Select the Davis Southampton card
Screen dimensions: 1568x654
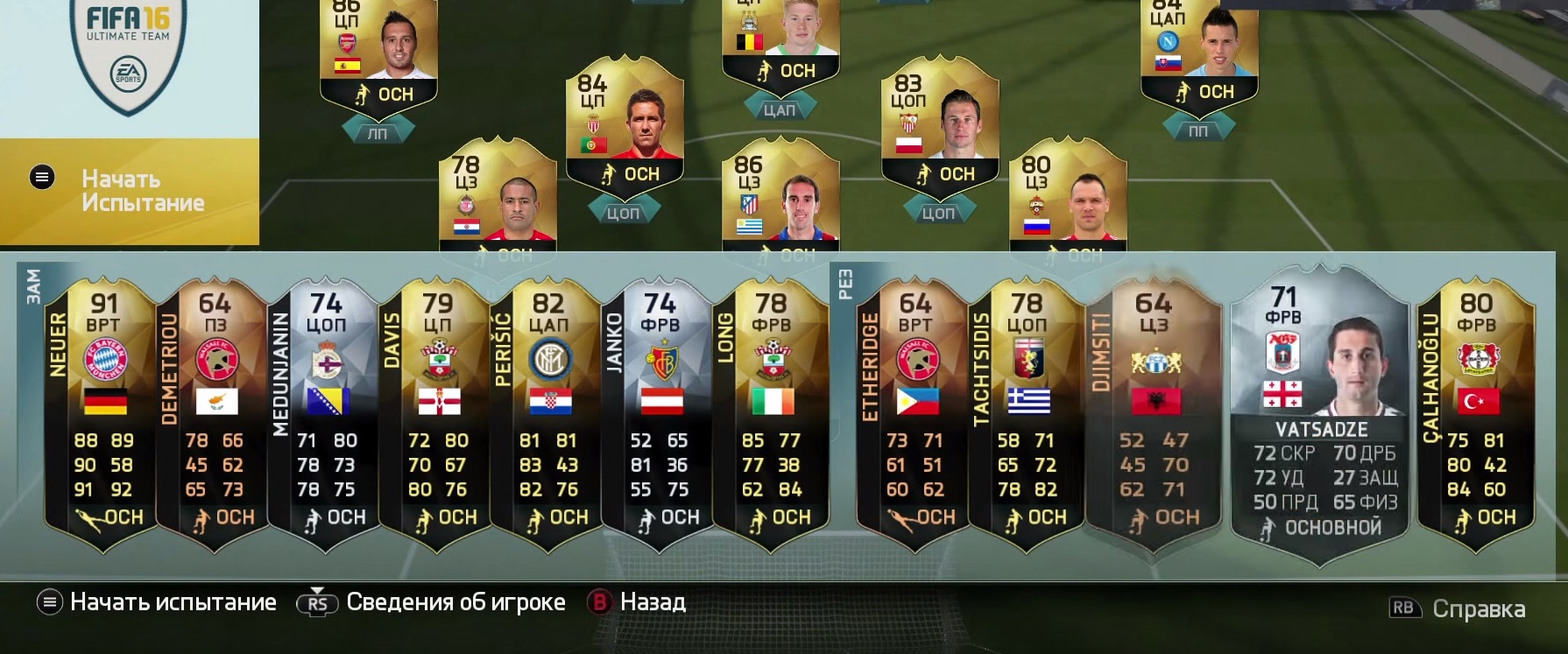437,411
